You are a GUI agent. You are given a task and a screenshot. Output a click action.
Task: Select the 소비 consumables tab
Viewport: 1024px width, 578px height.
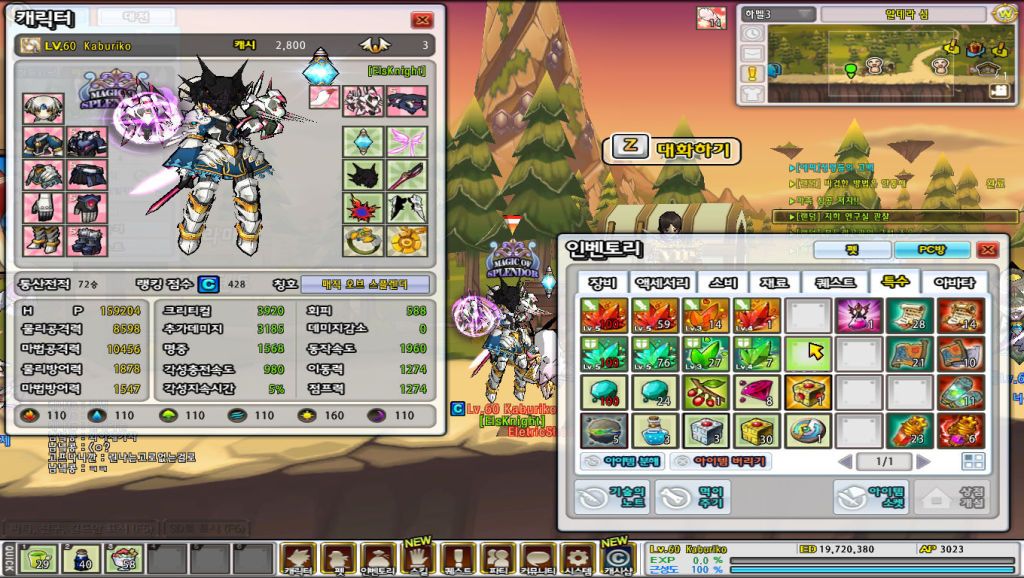coord(721,283)
